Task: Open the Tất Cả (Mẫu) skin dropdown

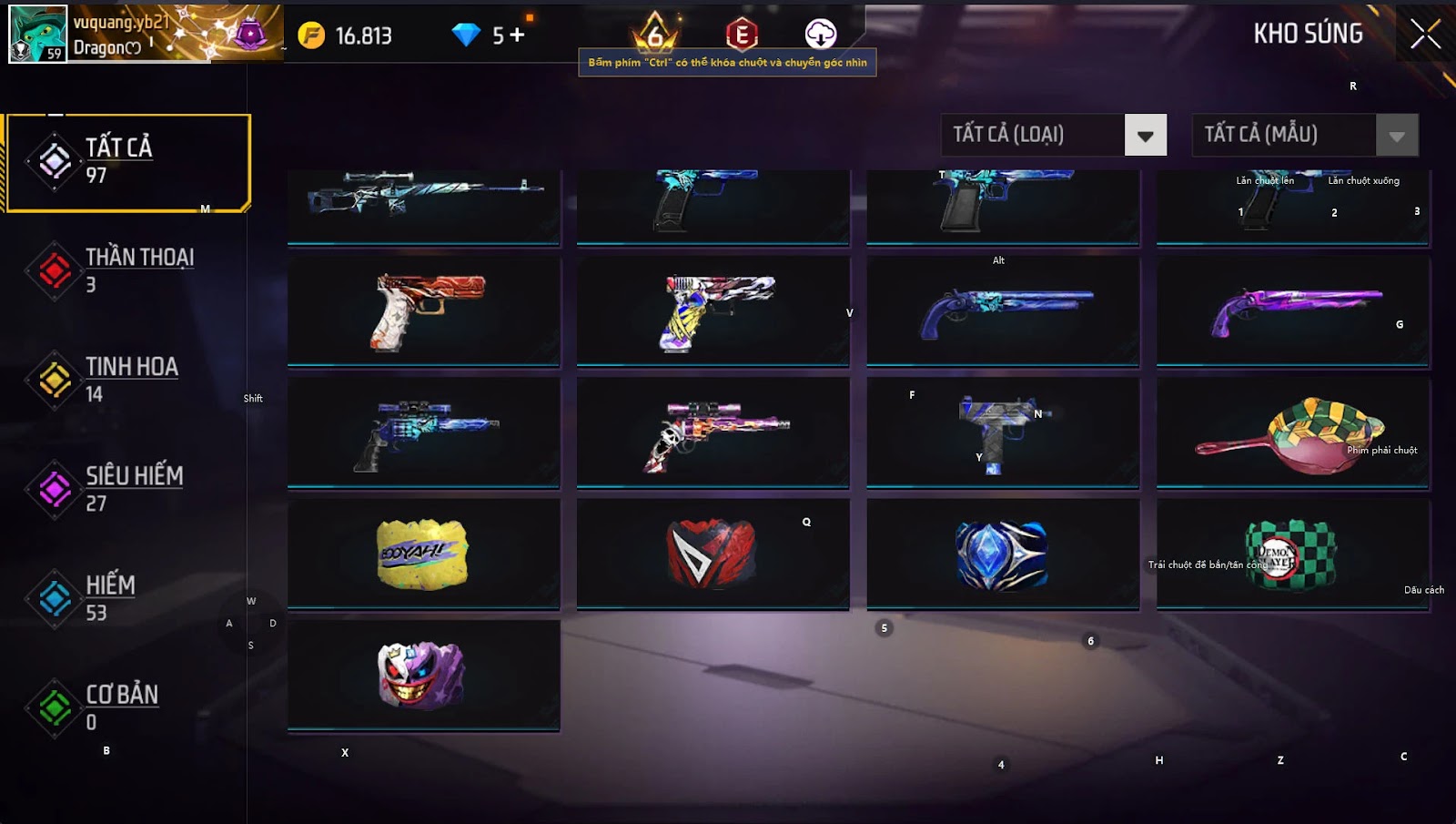Action: coord(1396,136)
